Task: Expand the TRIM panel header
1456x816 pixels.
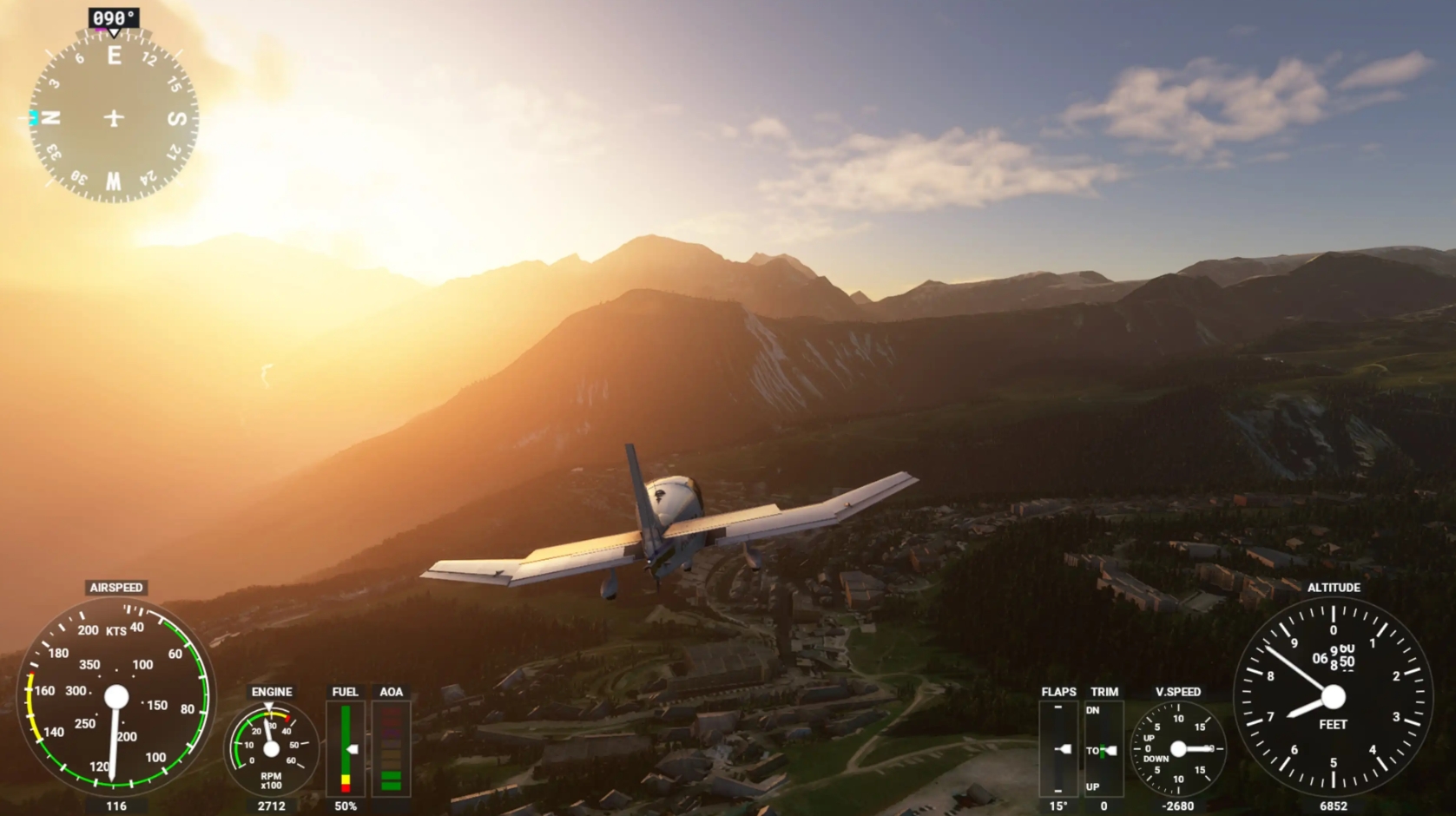Action: coord(1103,692)
